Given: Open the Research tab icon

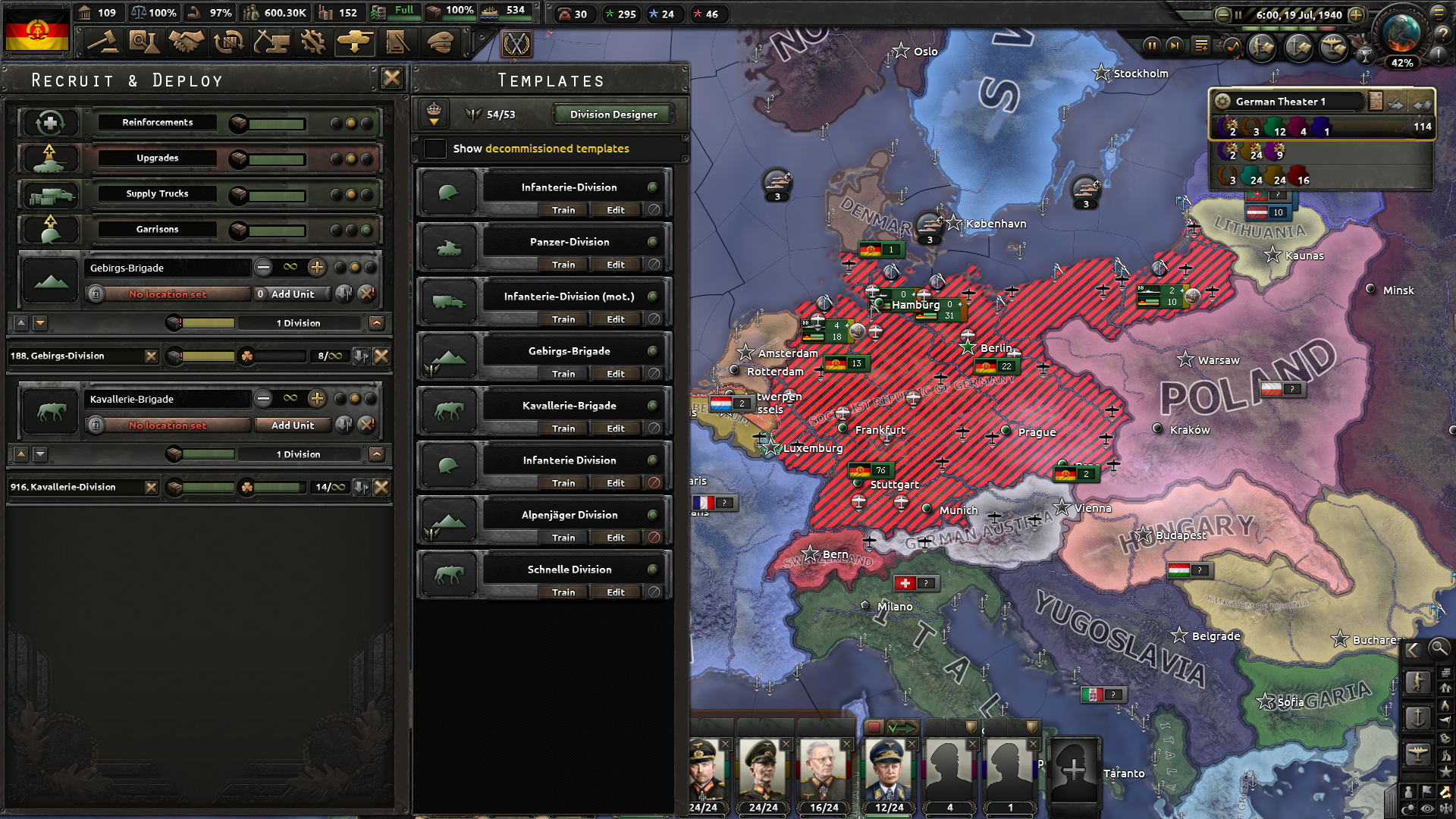Looking at the screenshot, I should click(x=145, y=43).
